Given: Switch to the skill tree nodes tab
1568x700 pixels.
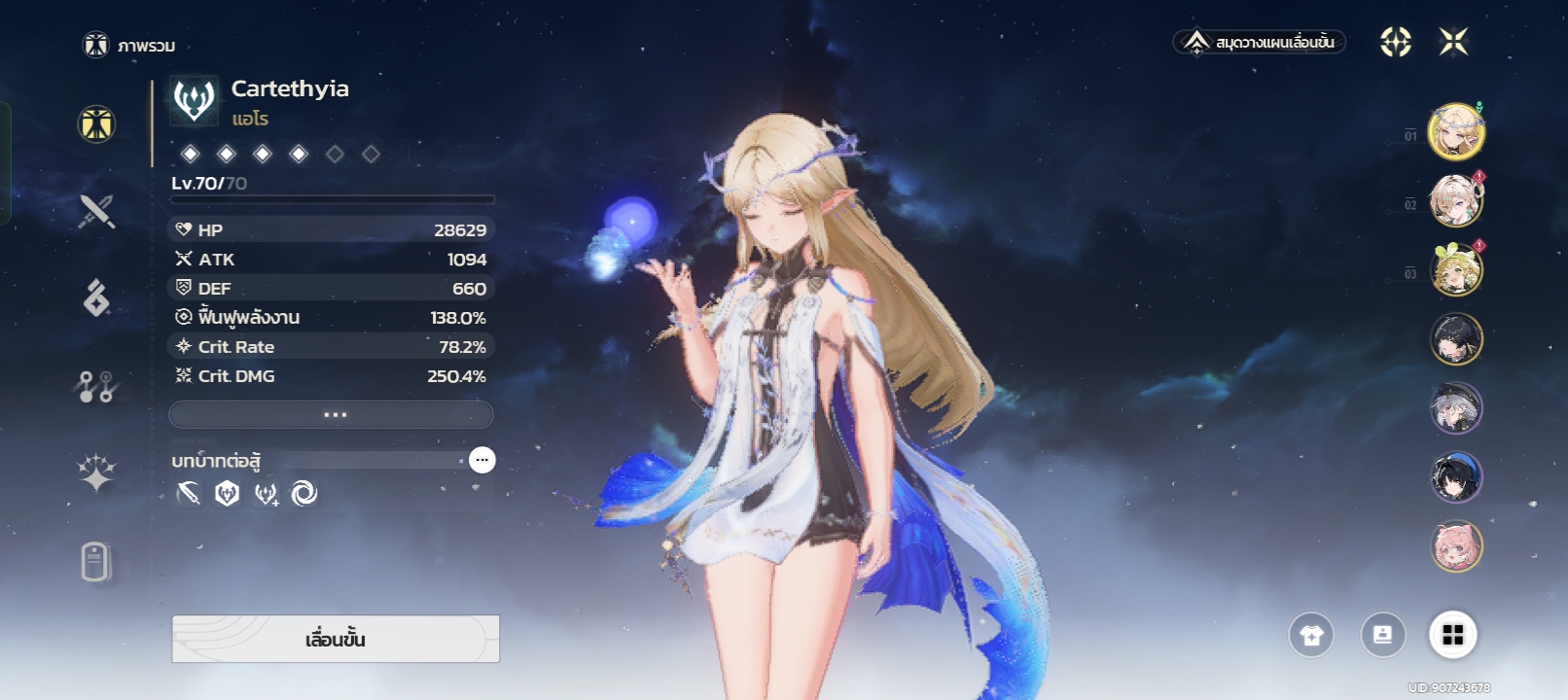Looking at the screenshot, I should [96, 386].
